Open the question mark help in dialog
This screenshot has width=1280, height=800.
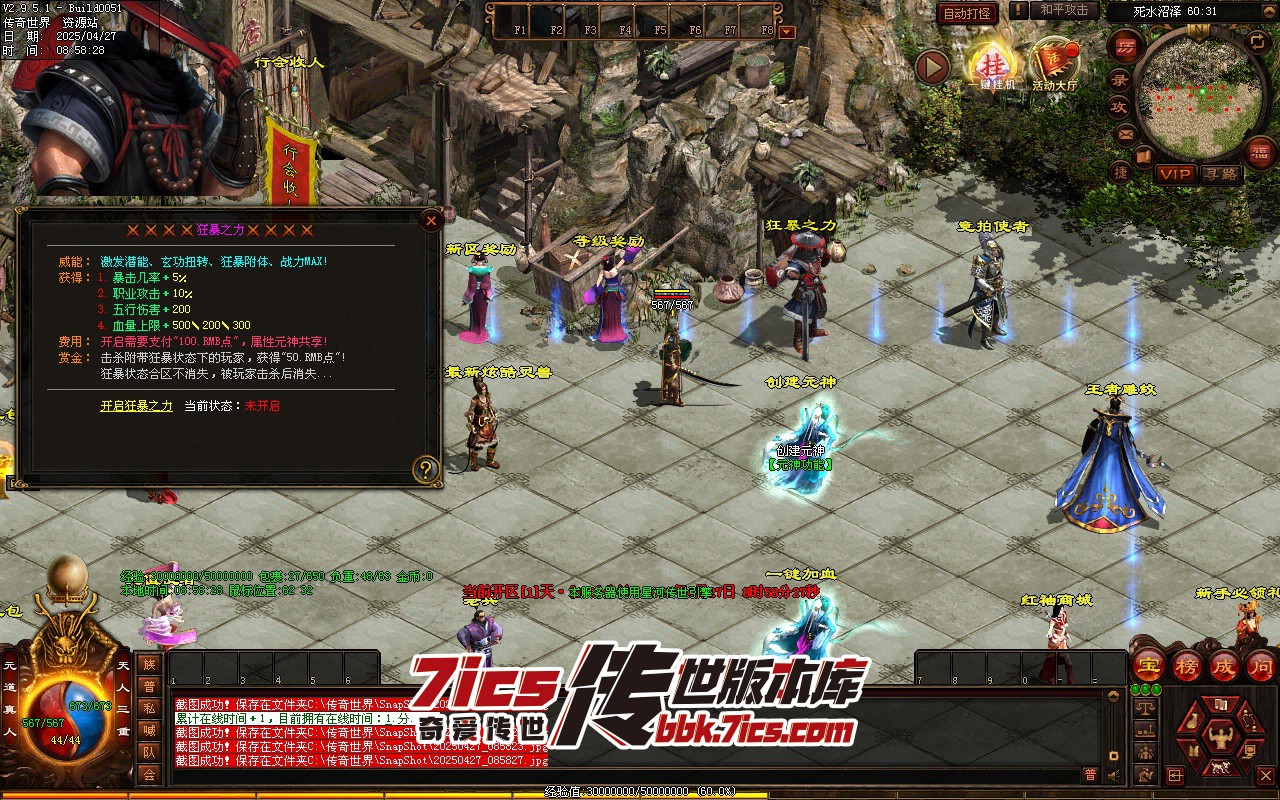click(427, 469)
